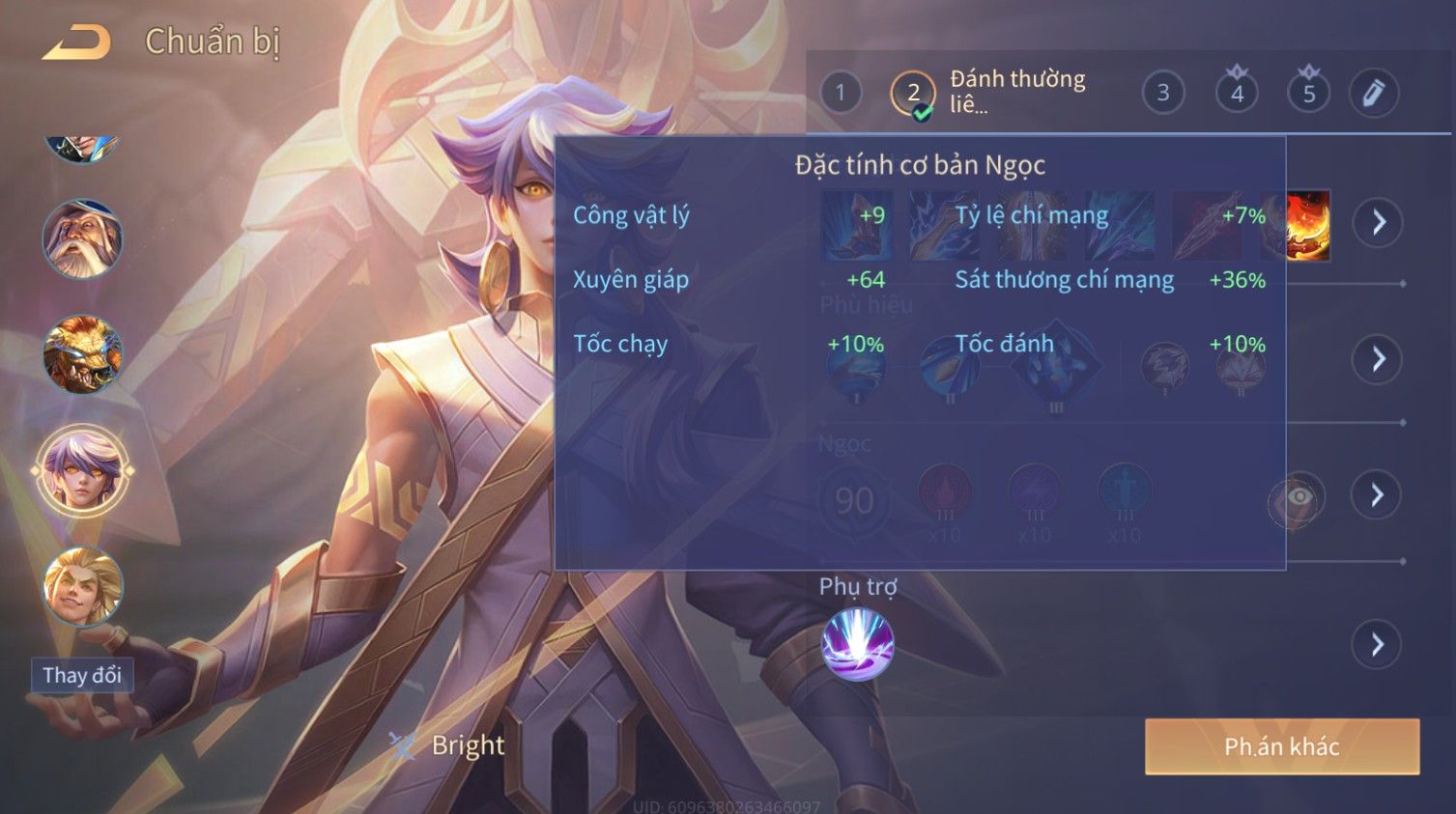1456x814 pixels.
Task: Switch to preset slot 3
Action: tap(1162, 93)
